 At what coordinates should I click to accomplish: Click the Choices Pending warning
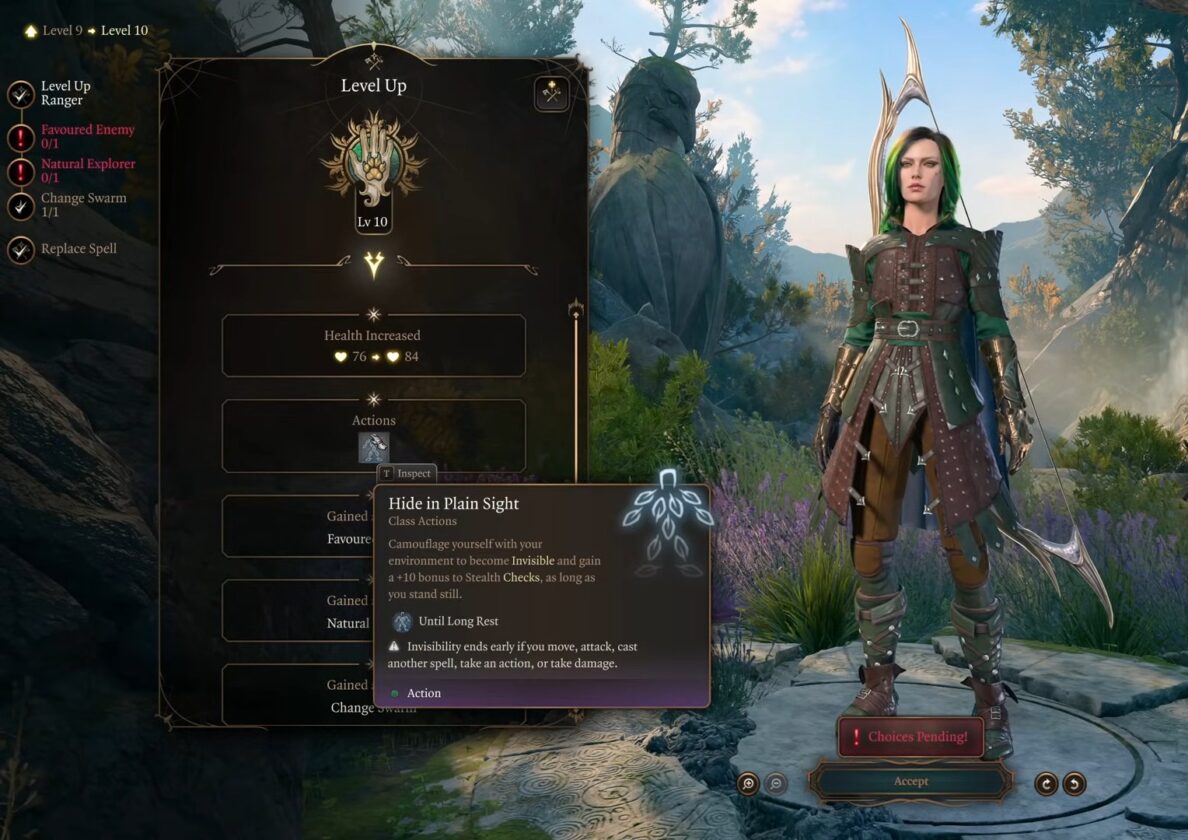click(x=910, y=737)
